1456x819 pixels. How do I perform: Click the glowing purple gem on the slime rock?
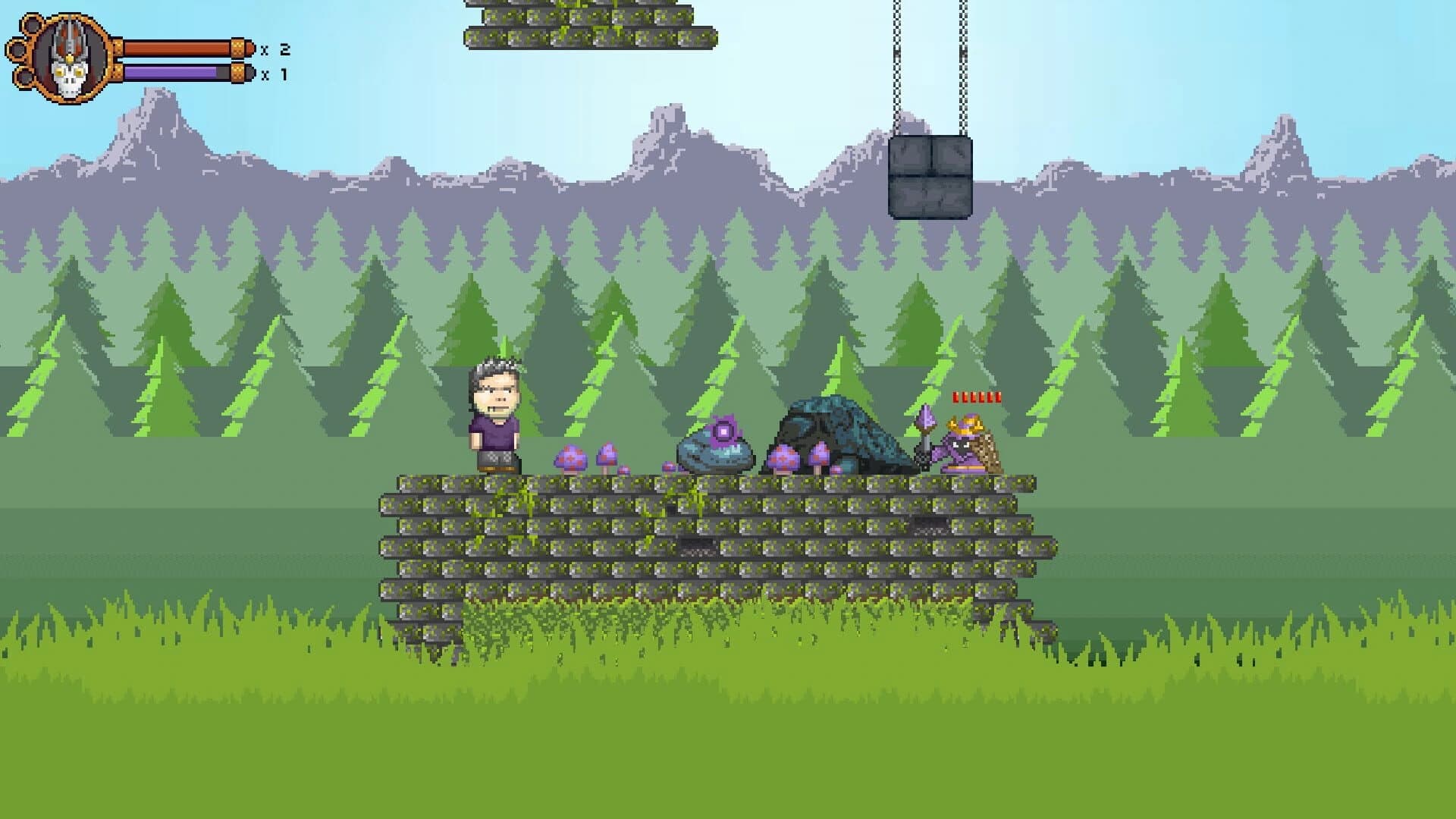coord(723,430)
